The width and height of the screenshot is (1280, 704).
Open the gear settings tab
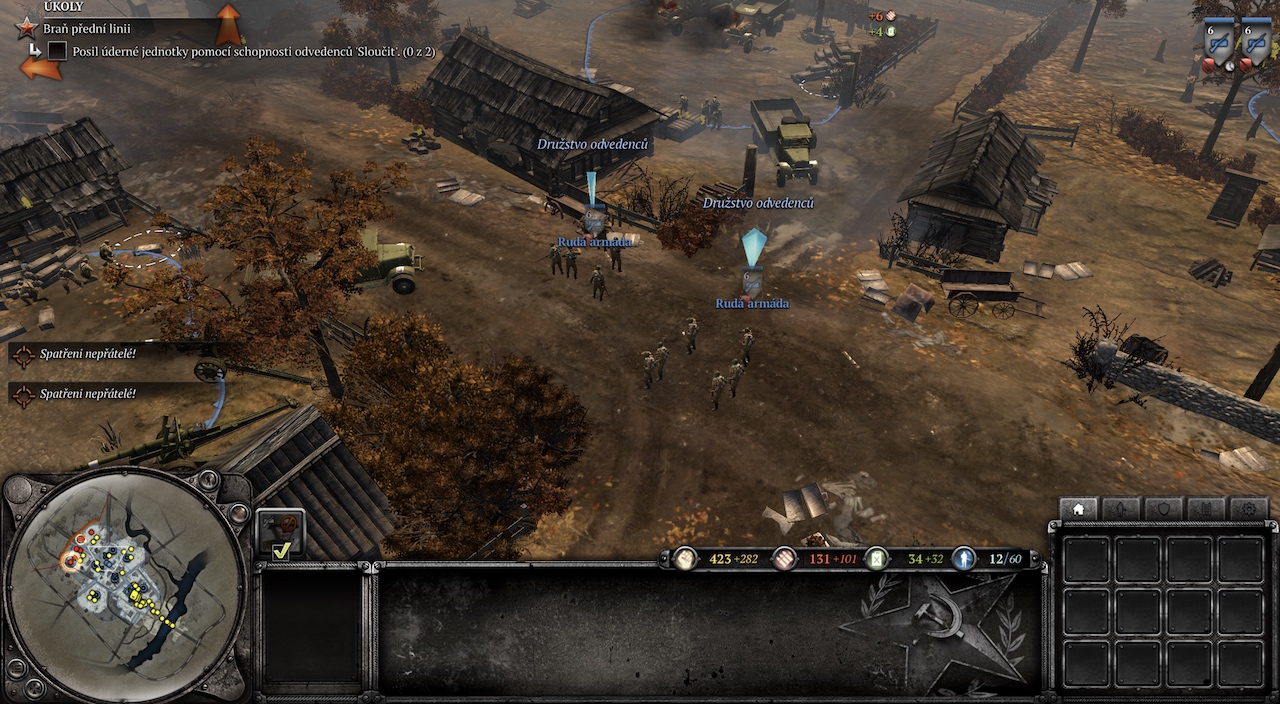coord(1249,509)
